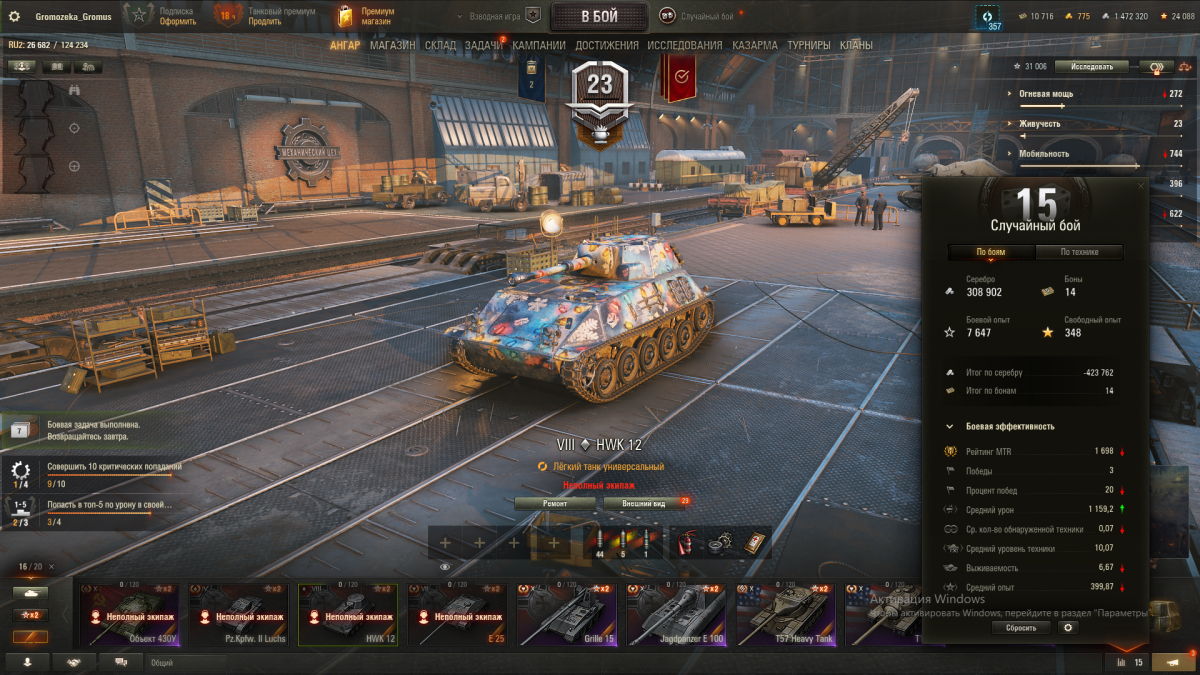
Task: Select the T57 Heavy Tank
Action: click(x=785, y=614)
